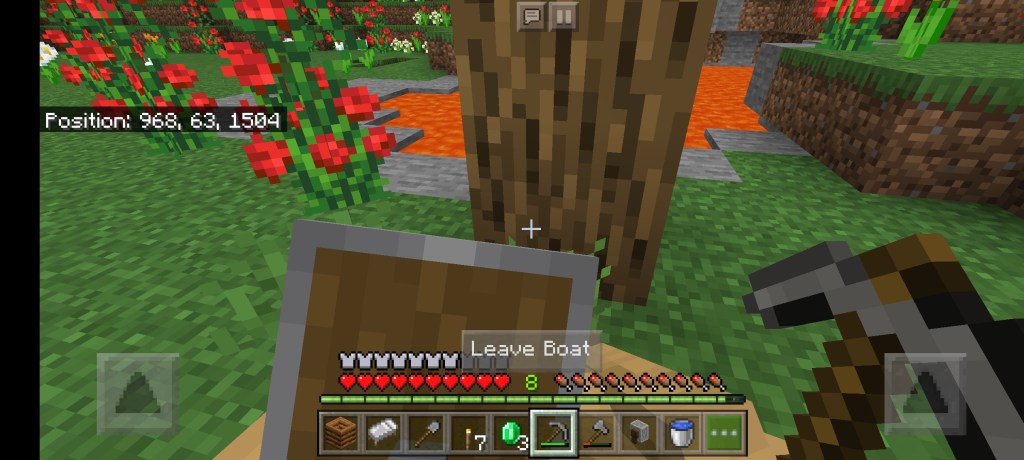The height and width of the screenshot is (460, 1024).
Task: Select the highlighted pickaxe slot
Action: 551,432
